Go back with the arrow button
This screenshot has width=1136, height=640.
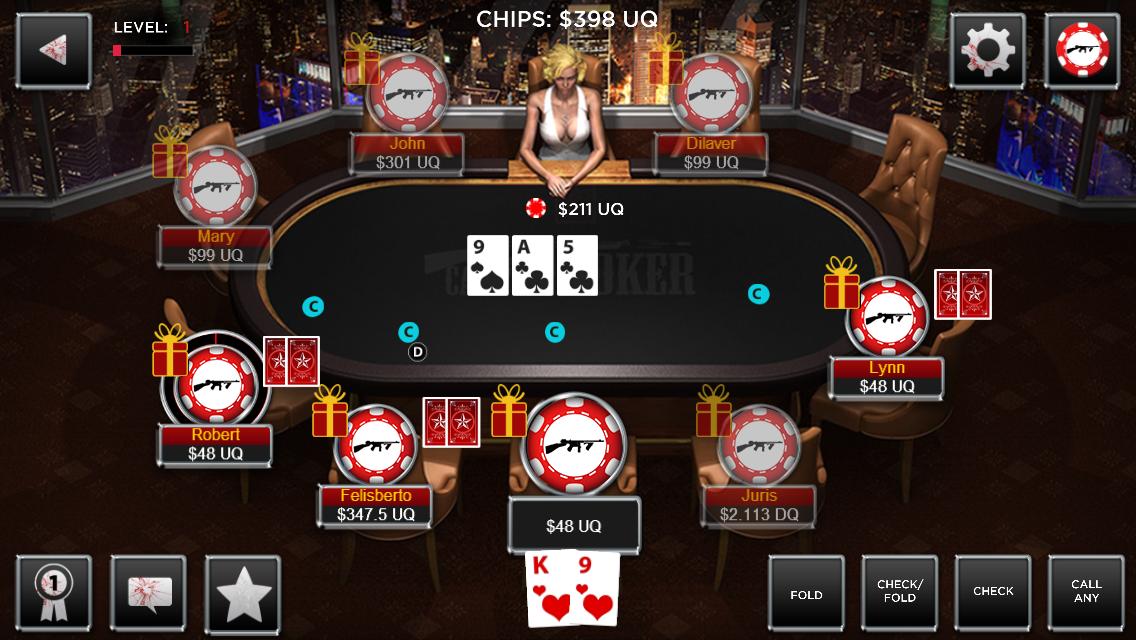click(53, 50)
